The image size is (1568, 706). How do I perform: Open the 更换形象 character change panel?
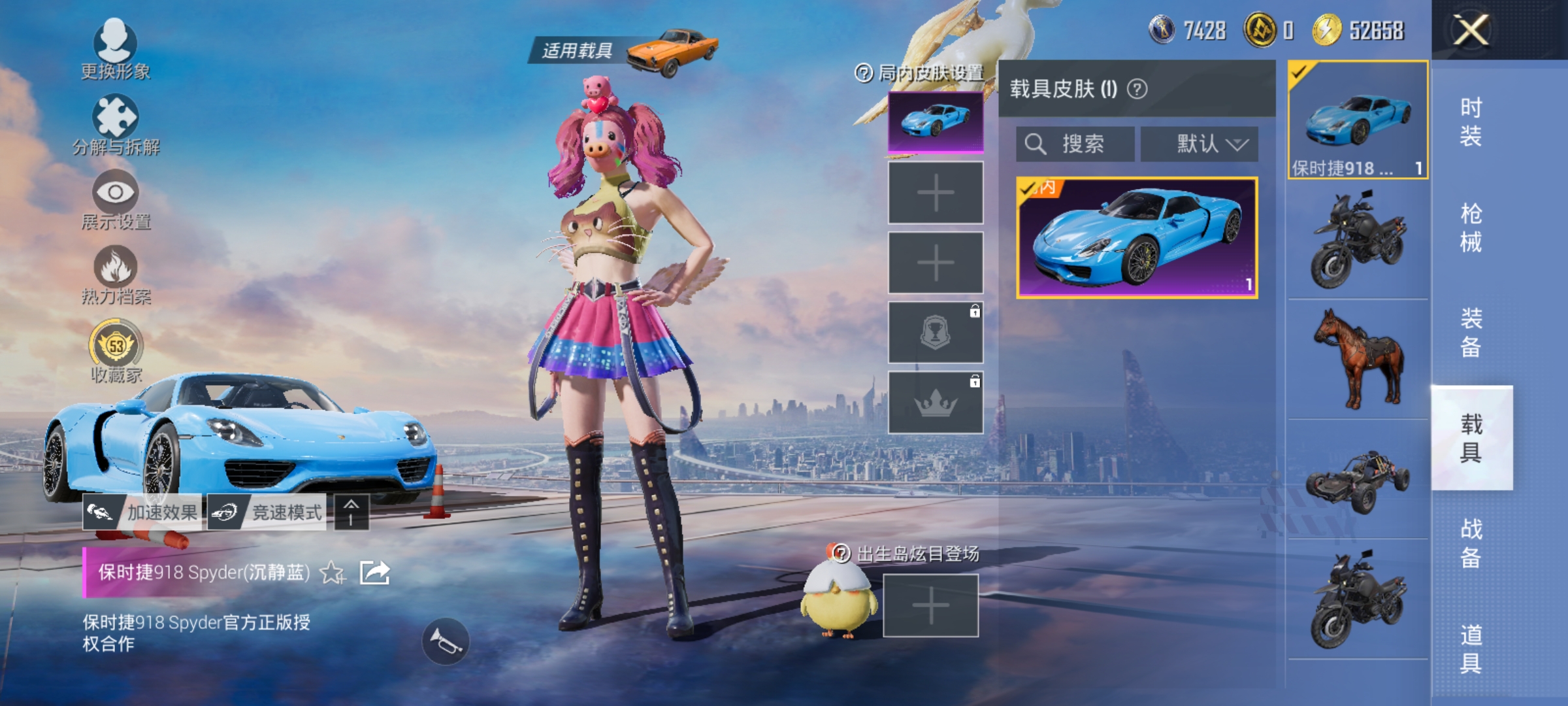point(114,47)
